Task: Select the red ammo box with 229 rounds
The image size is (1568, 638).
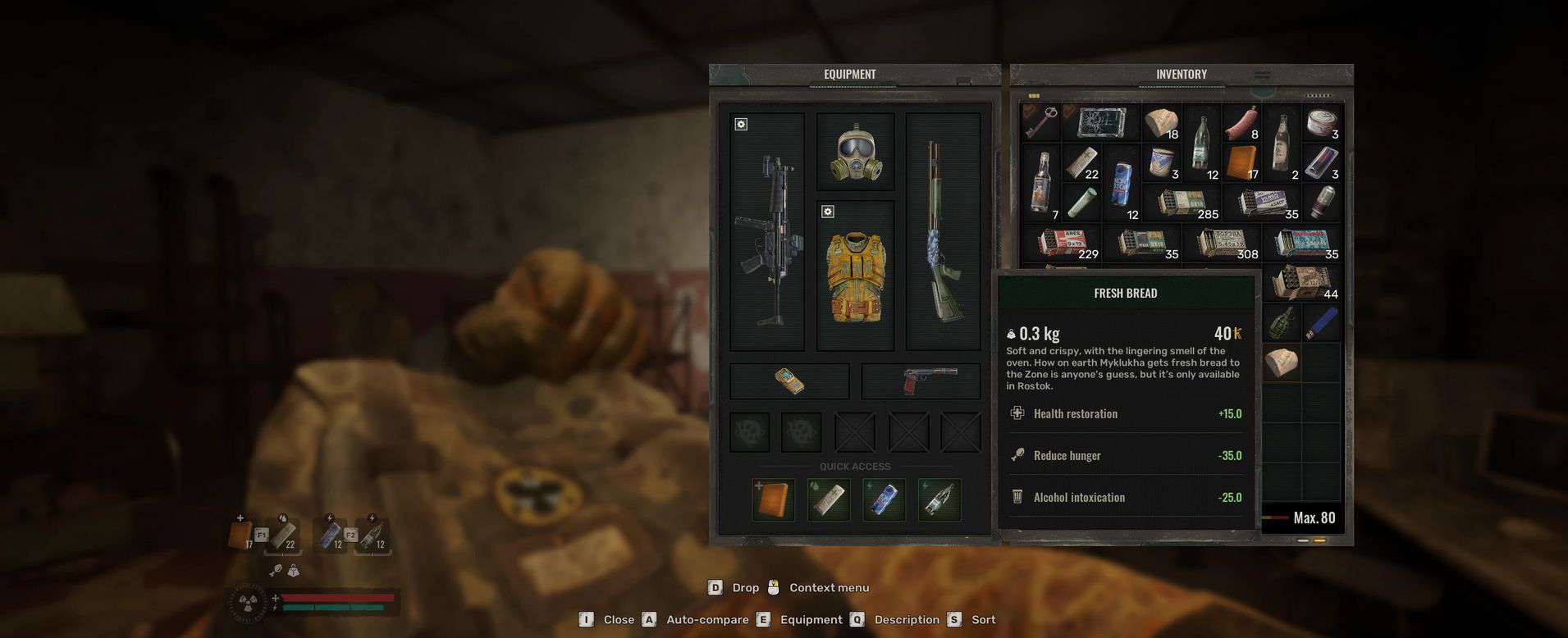Action: (x=1061, y=243)
